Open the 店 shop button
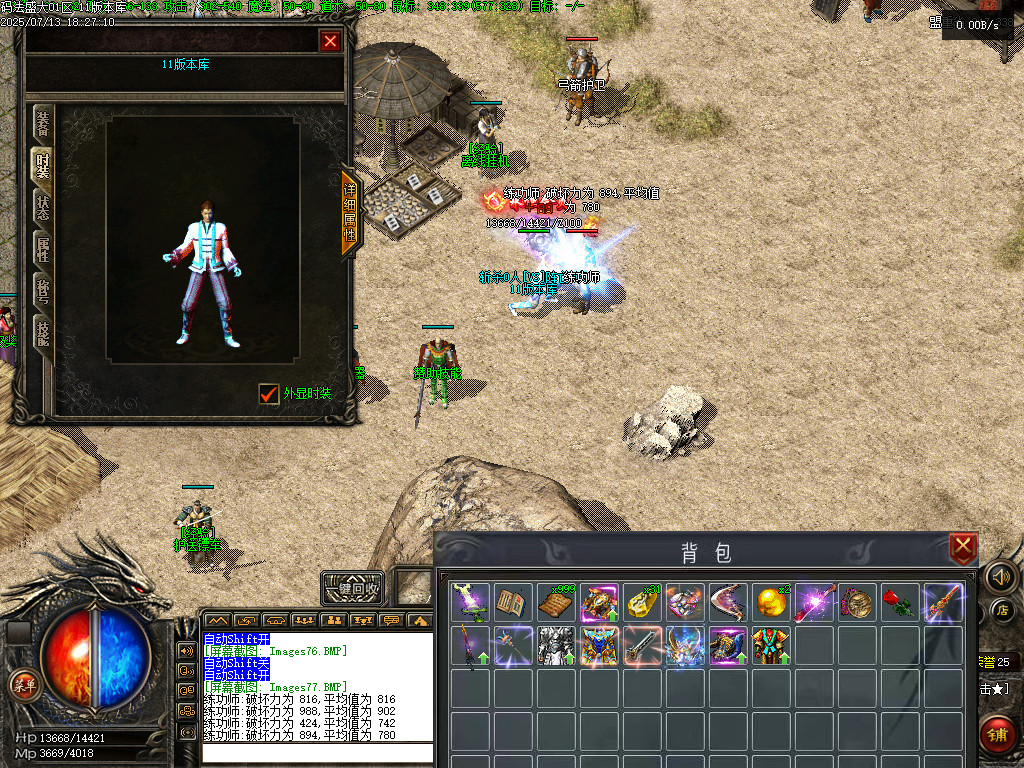This screenshot has height=768, width=1024. click(1002, 610)
